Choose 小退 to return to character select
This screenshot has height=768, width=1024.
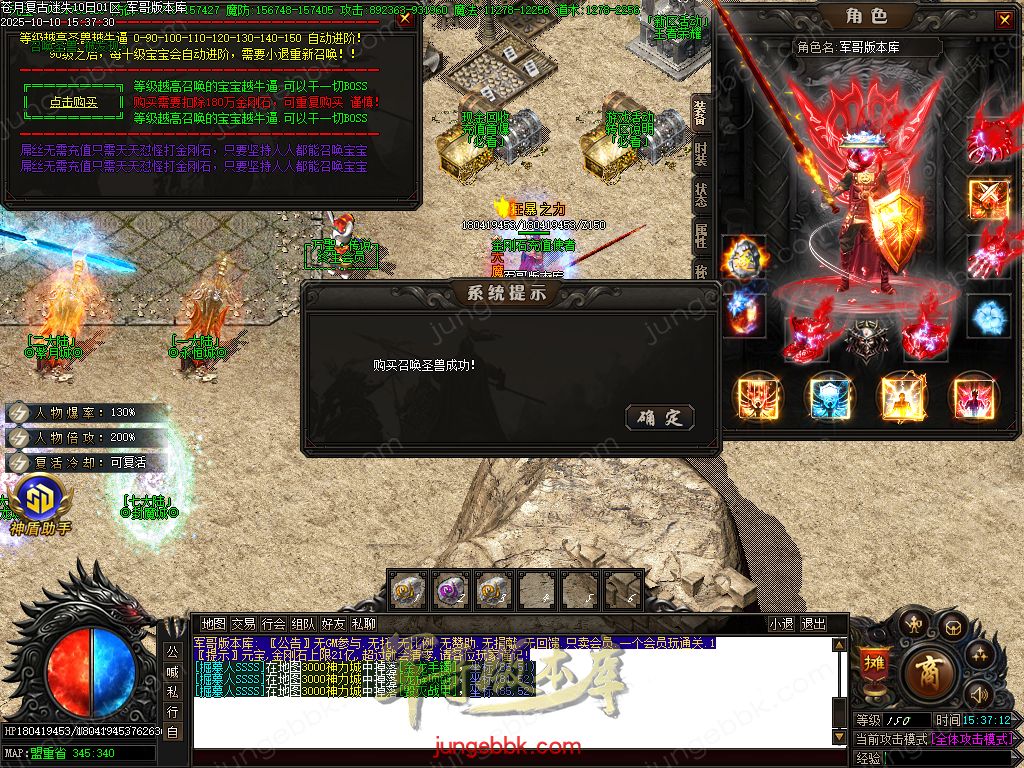tap(781, 624)
